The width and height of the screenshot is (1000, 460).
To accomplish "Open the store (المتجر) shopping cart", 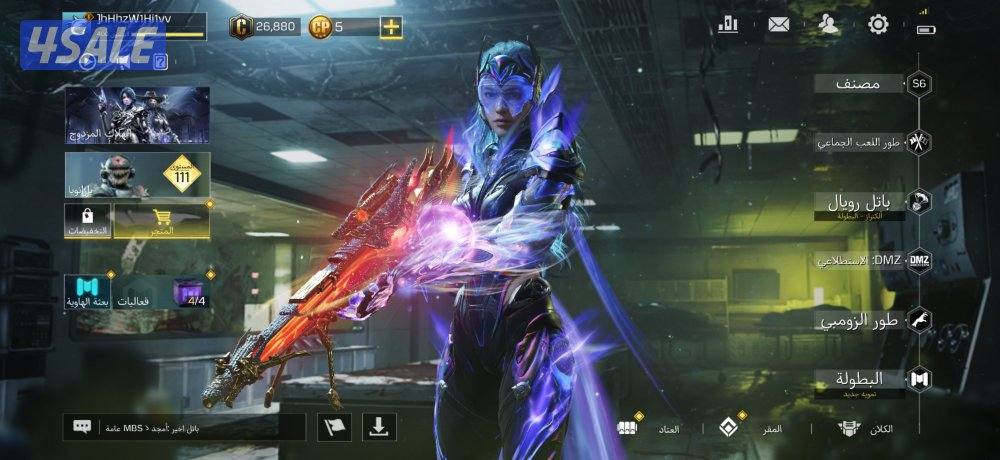I will point(162,221).
